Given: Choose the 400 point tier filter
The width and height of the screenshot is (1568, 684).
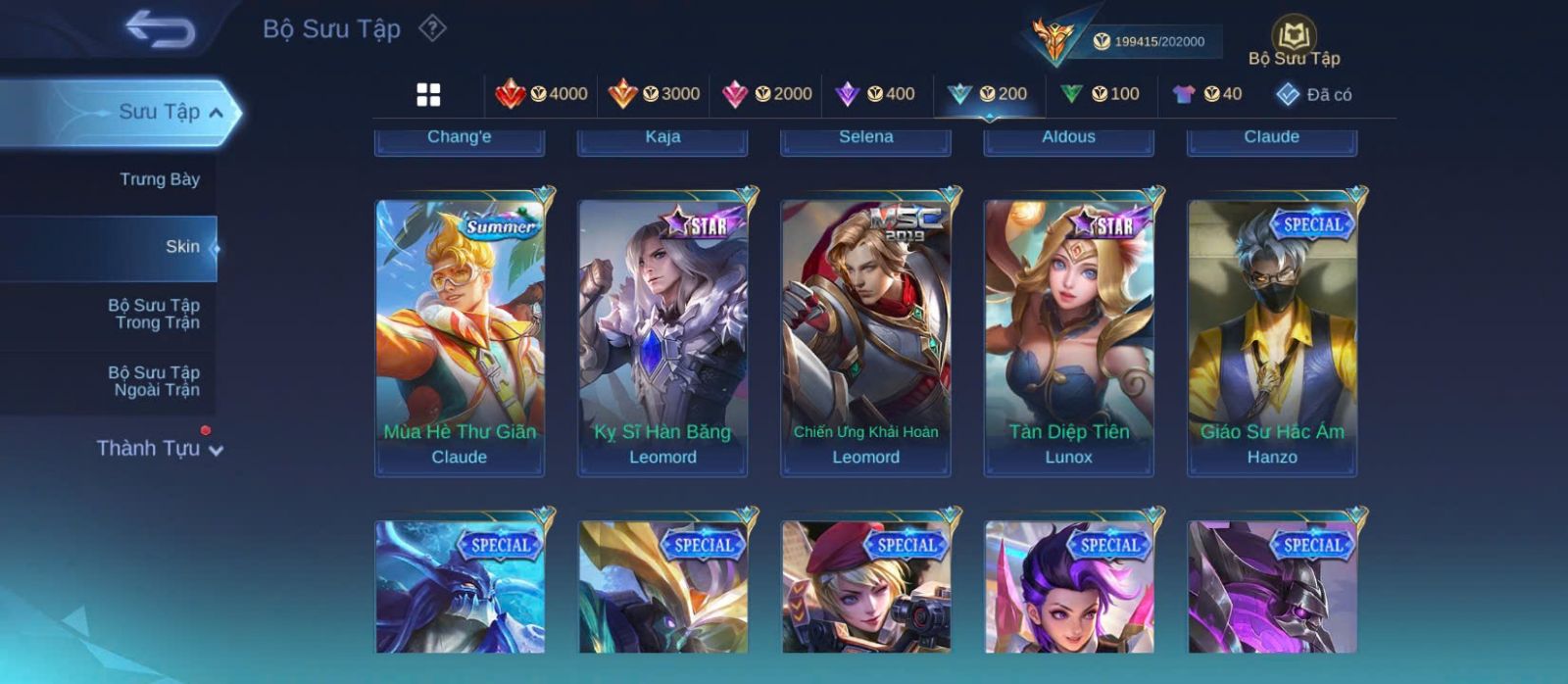Looking at the screenshot, I should coord(875,94).
